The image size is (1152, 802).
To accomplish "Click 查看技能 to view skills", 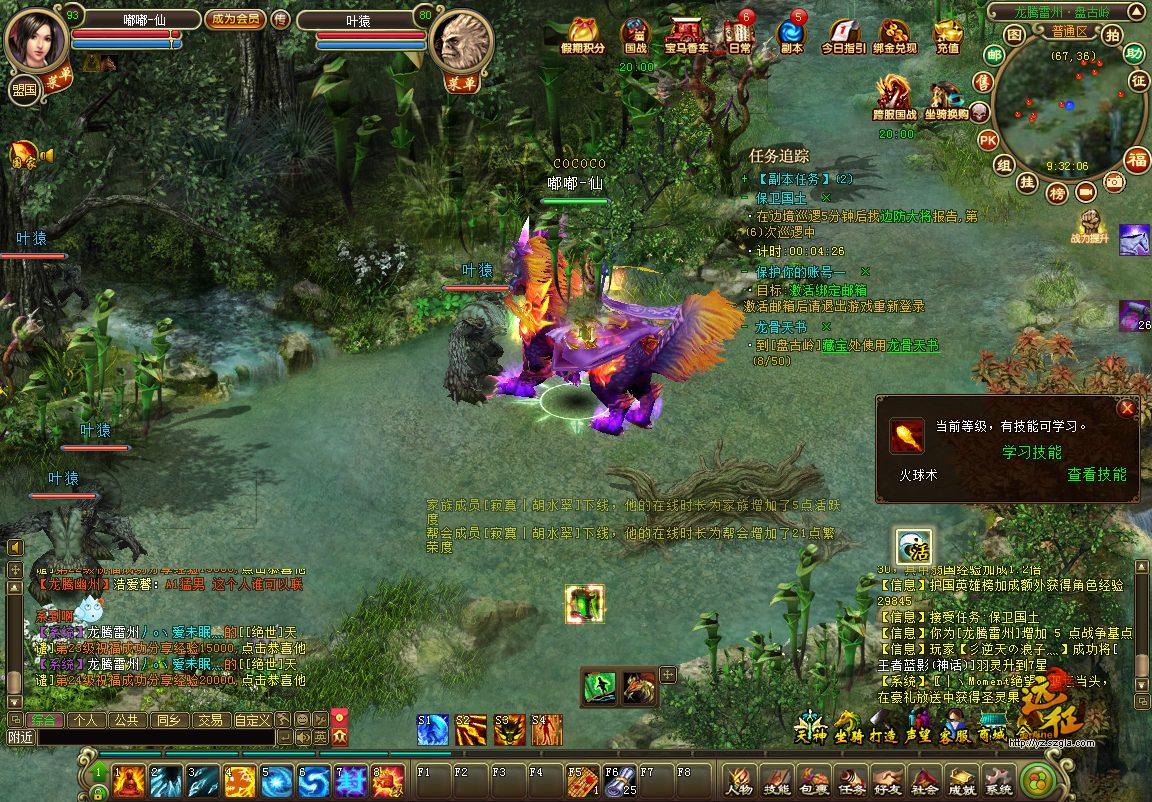I will pyautogui.click(x=1096, y=475).
